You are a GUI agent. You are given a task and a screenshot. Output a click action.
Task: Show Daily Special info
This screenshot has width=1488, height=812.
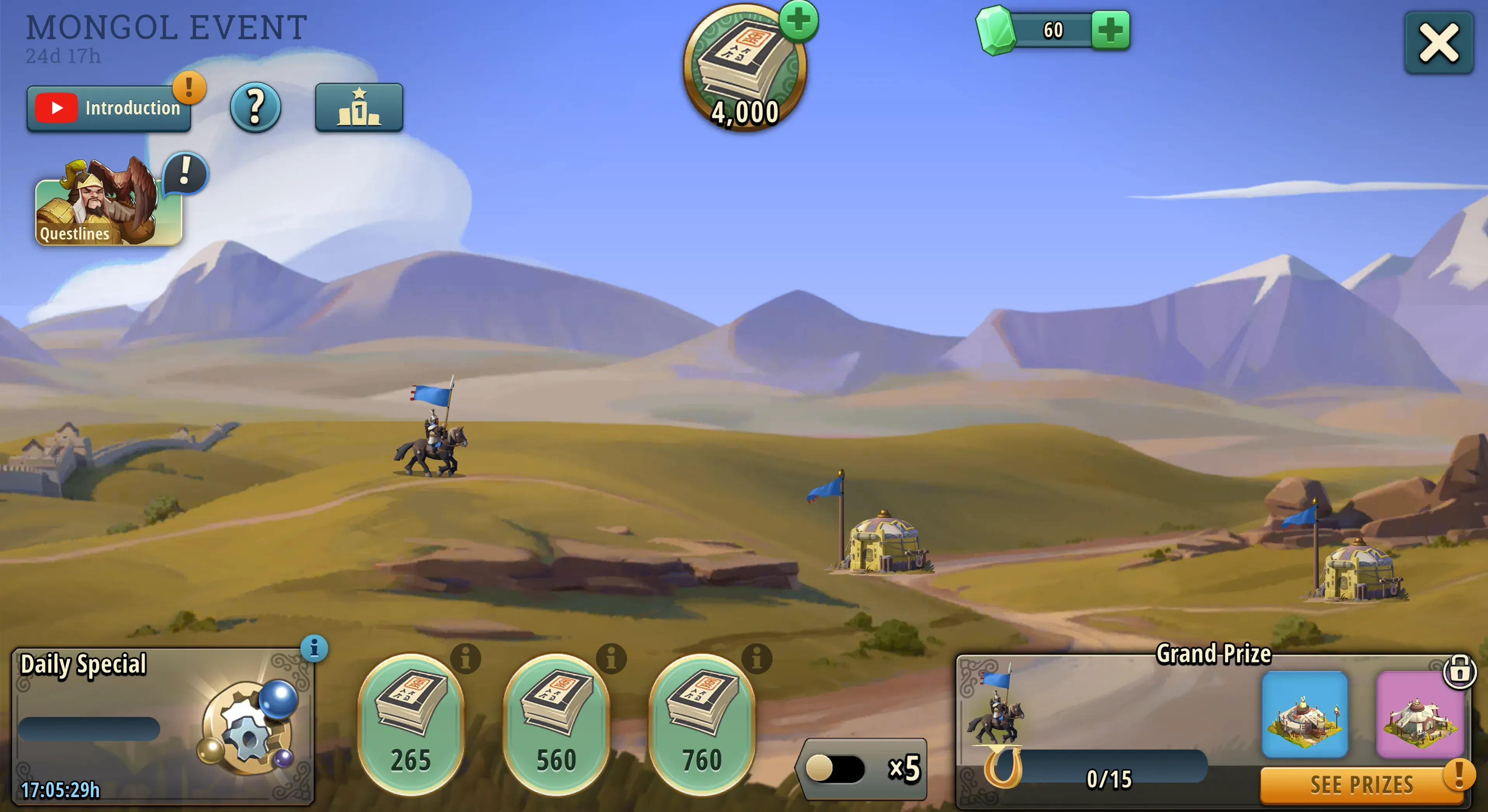click(x=314, y=649)
